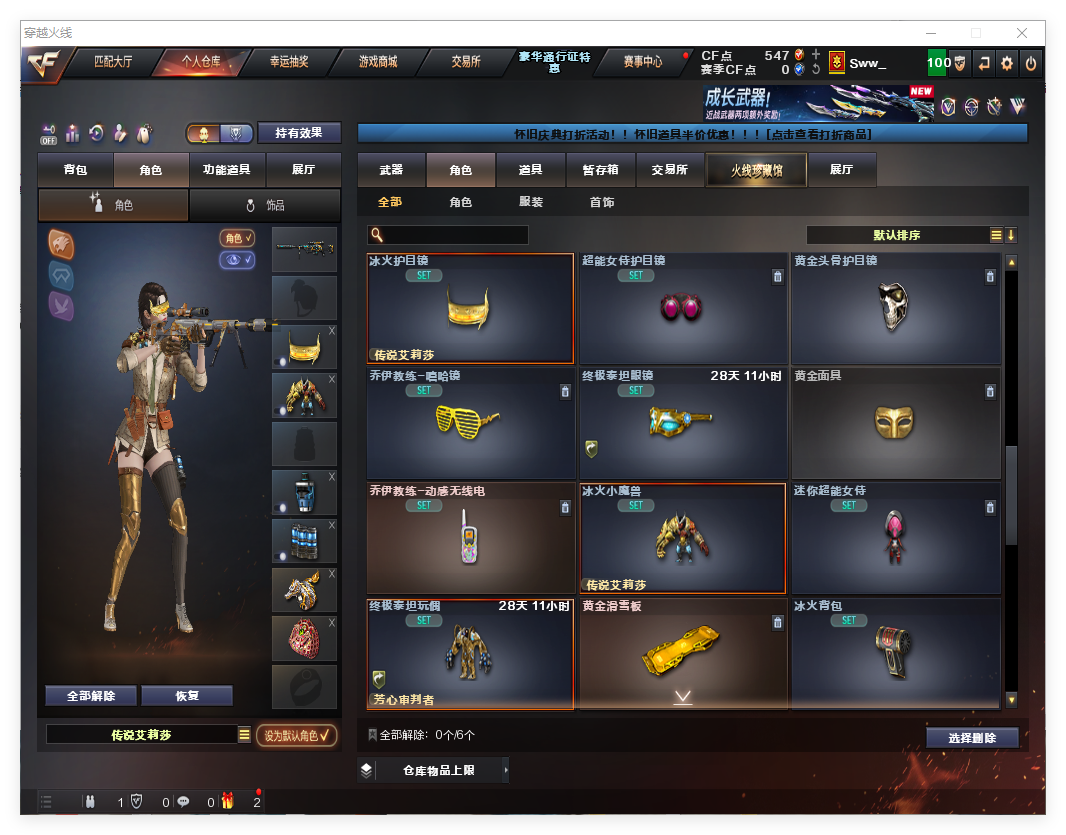Filter items by 首饰 accessories
1066x835 pixels.
coord(601,202)
